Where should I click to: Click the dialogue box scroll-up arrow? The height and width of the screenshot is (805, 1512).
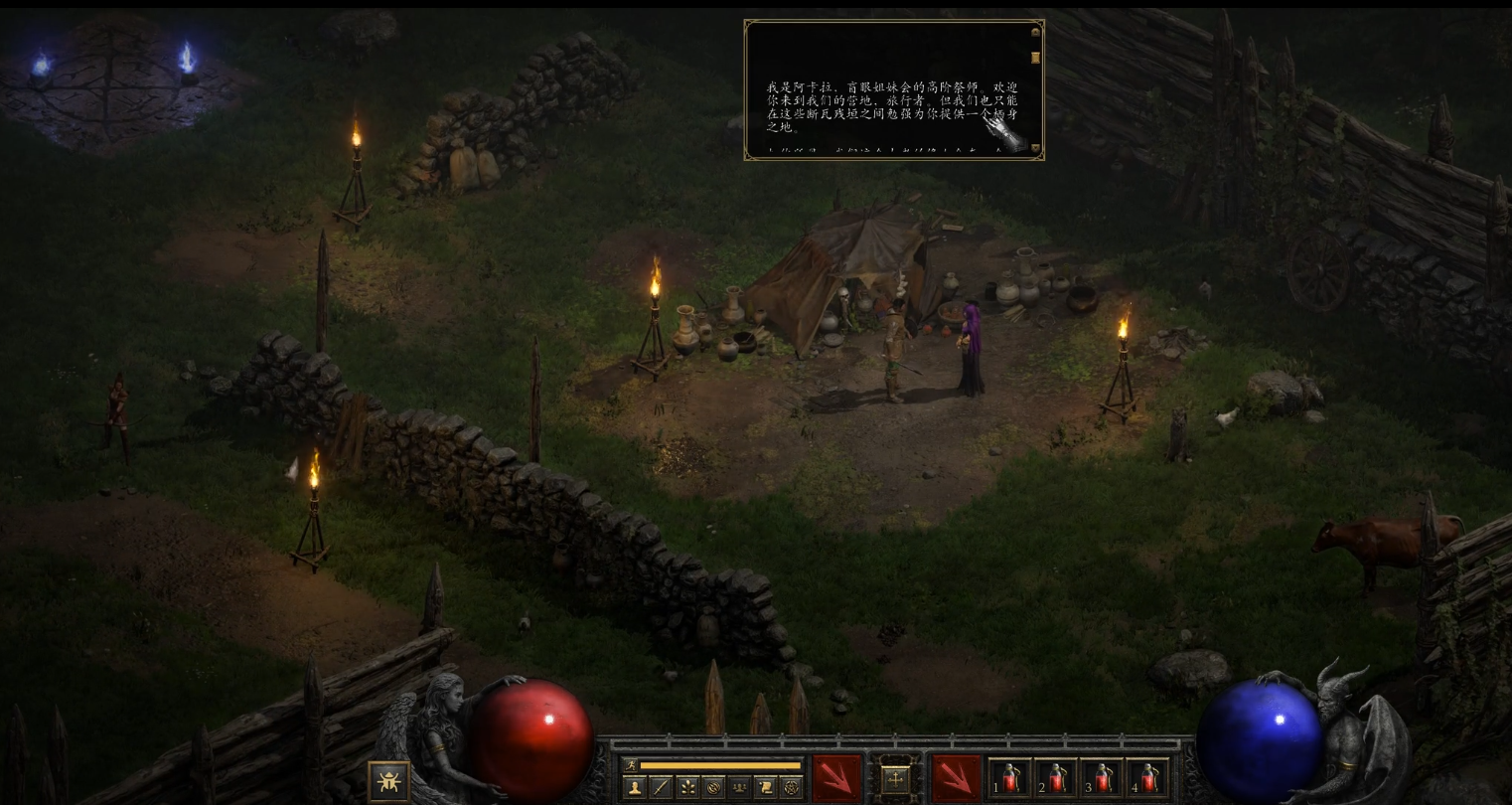coord(1035,32)
